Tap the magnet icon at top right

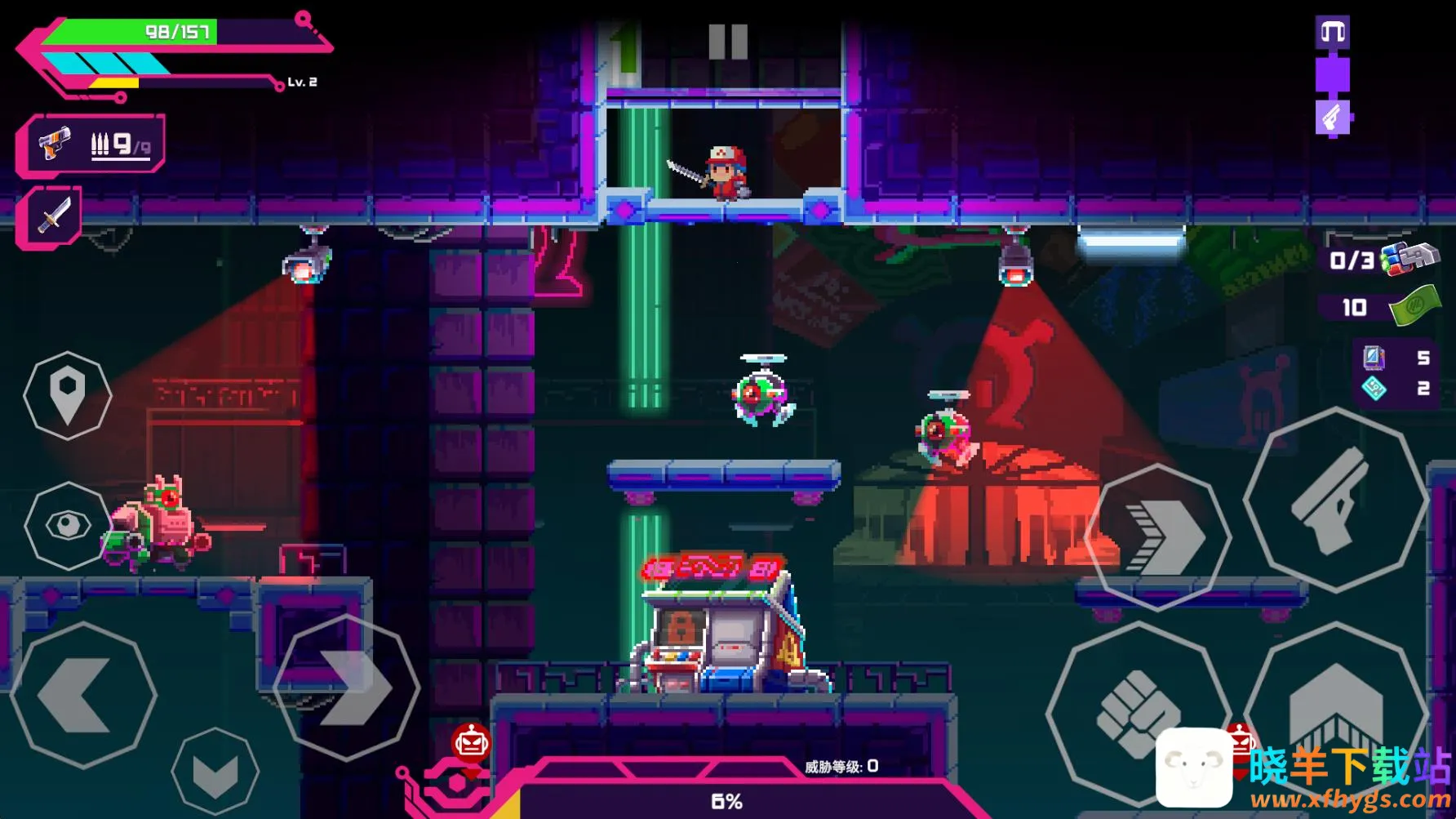pos(1333,32)
